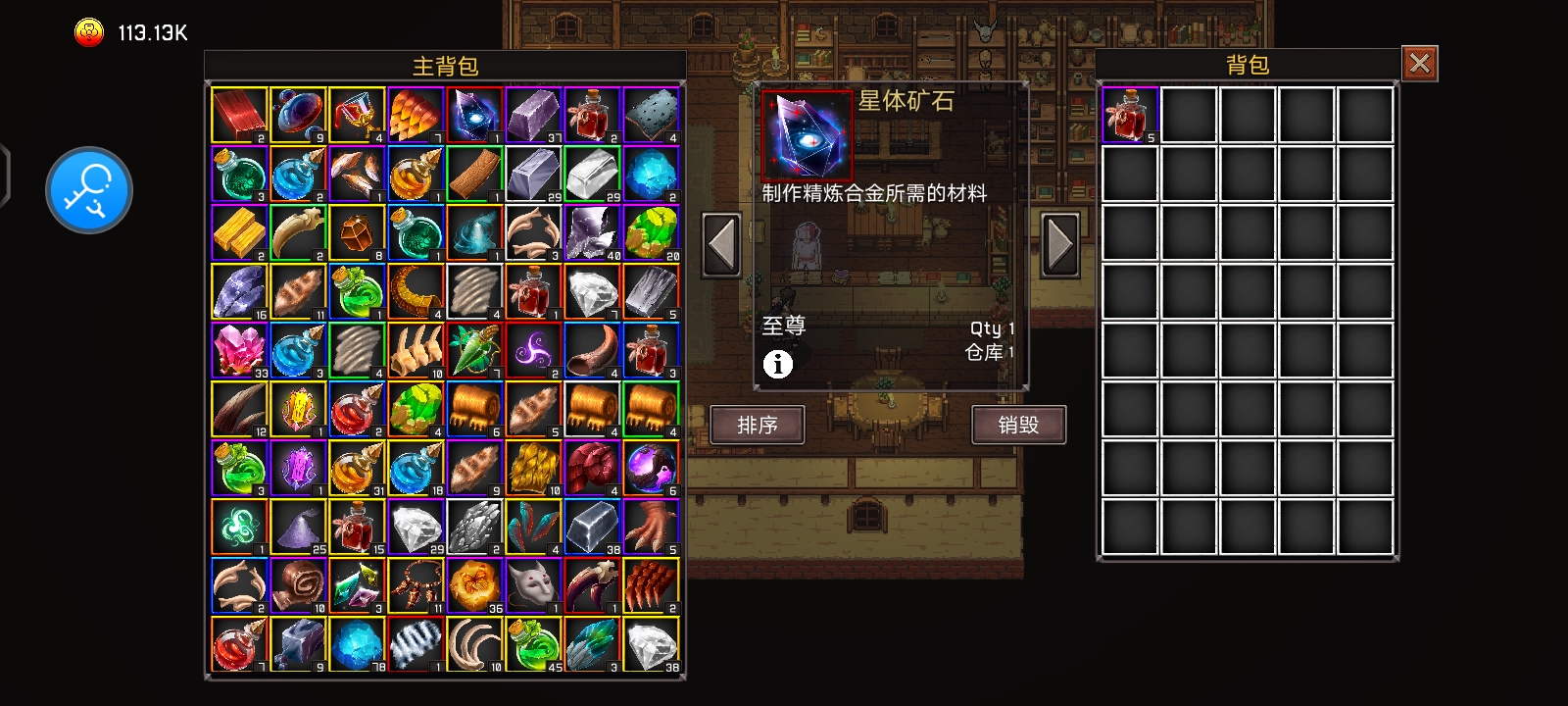
Task: Click the gold coin currency icon
Action: tap(89, 33)
